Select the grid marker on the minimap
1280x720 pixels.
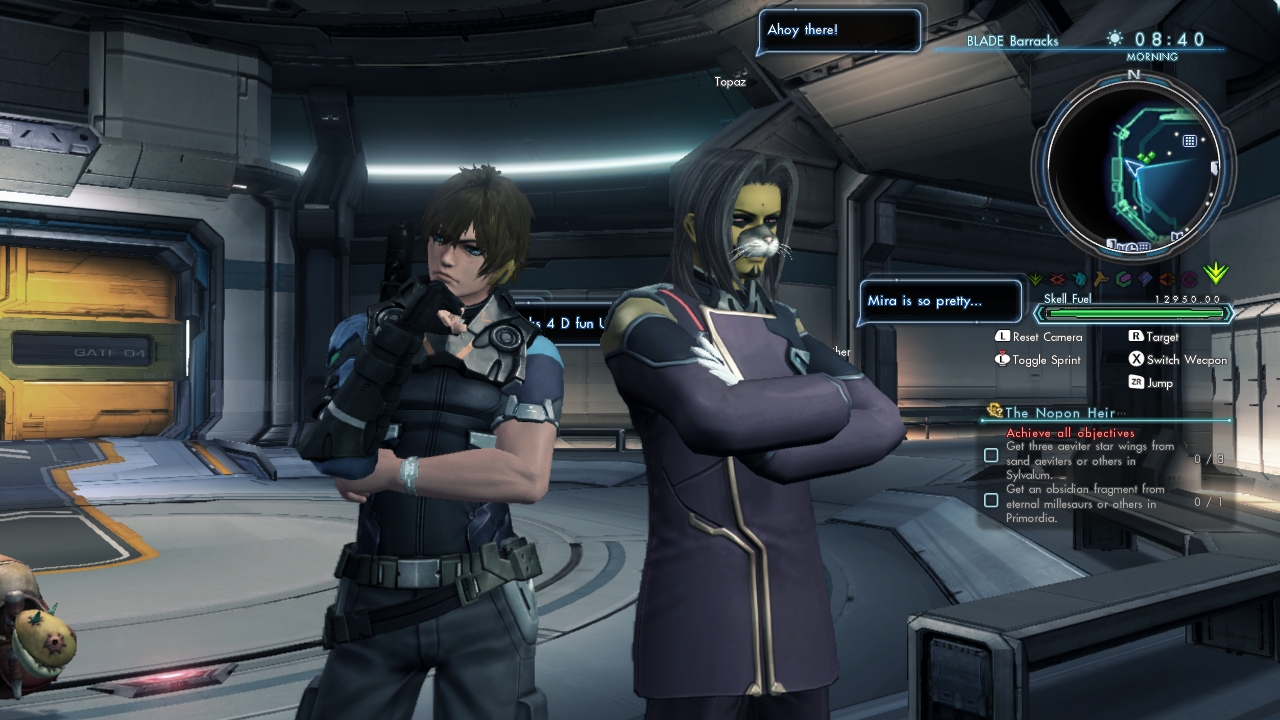point(1190,141)
